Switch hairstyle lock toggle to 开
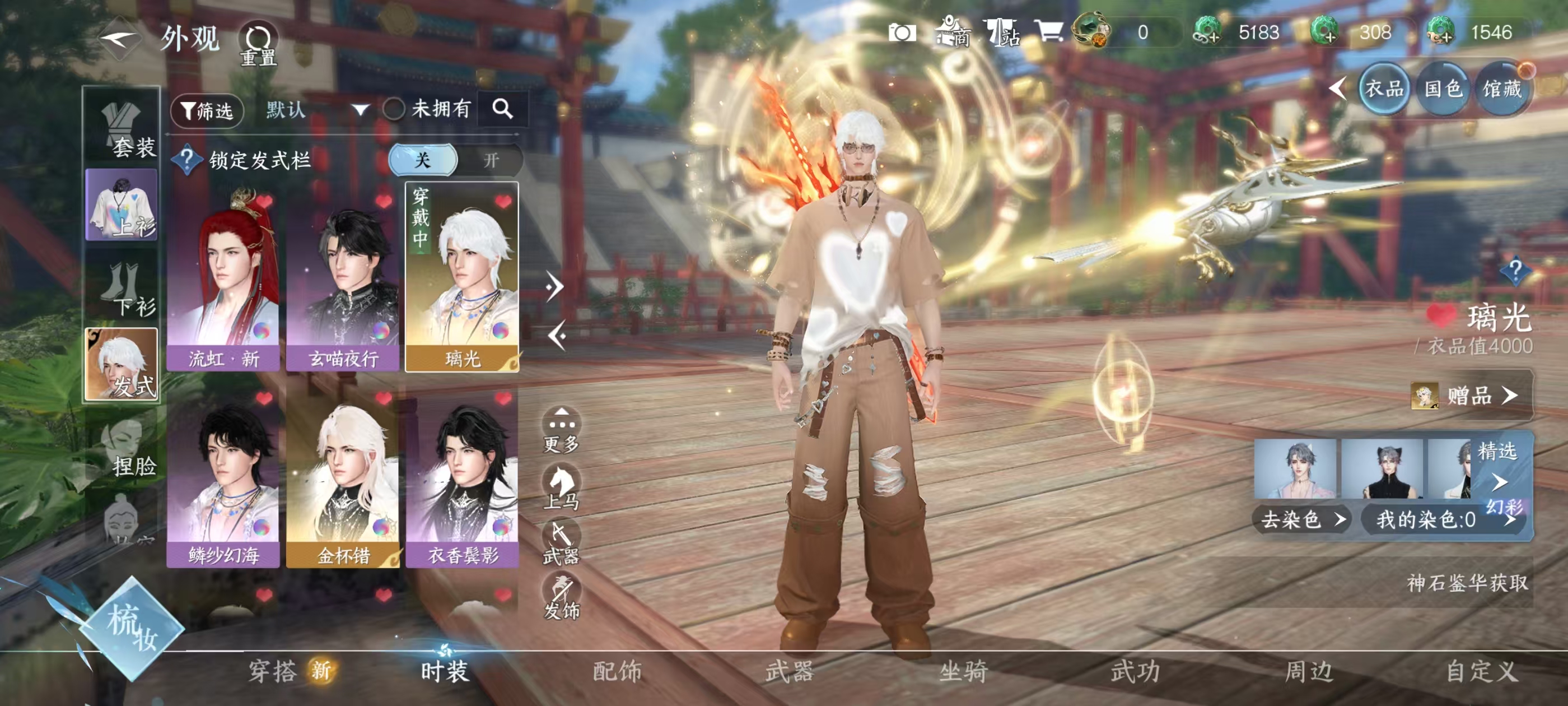 tap(491, 160)
